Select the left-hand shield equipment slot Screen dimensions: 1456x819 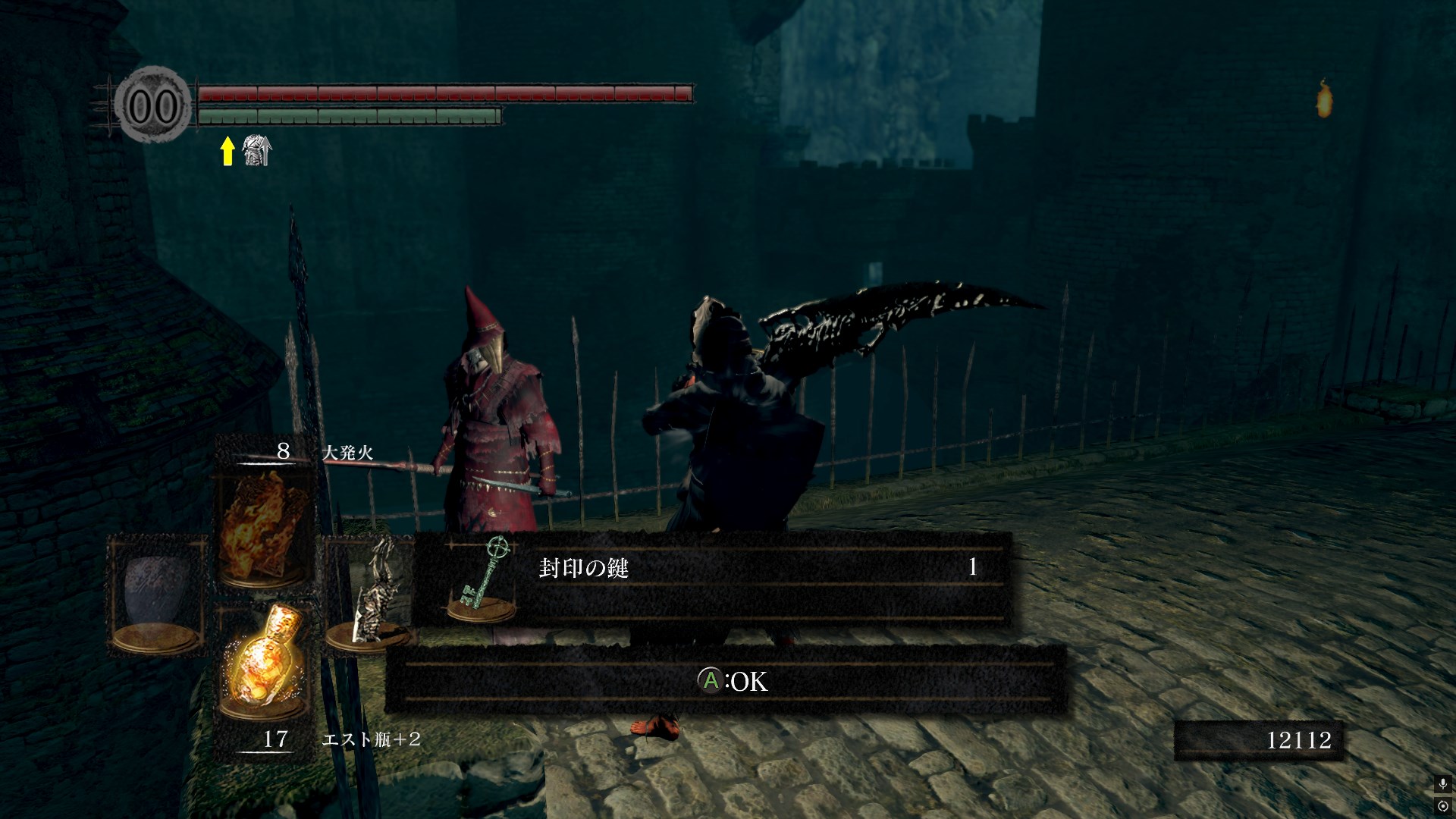tap(158, 593)
